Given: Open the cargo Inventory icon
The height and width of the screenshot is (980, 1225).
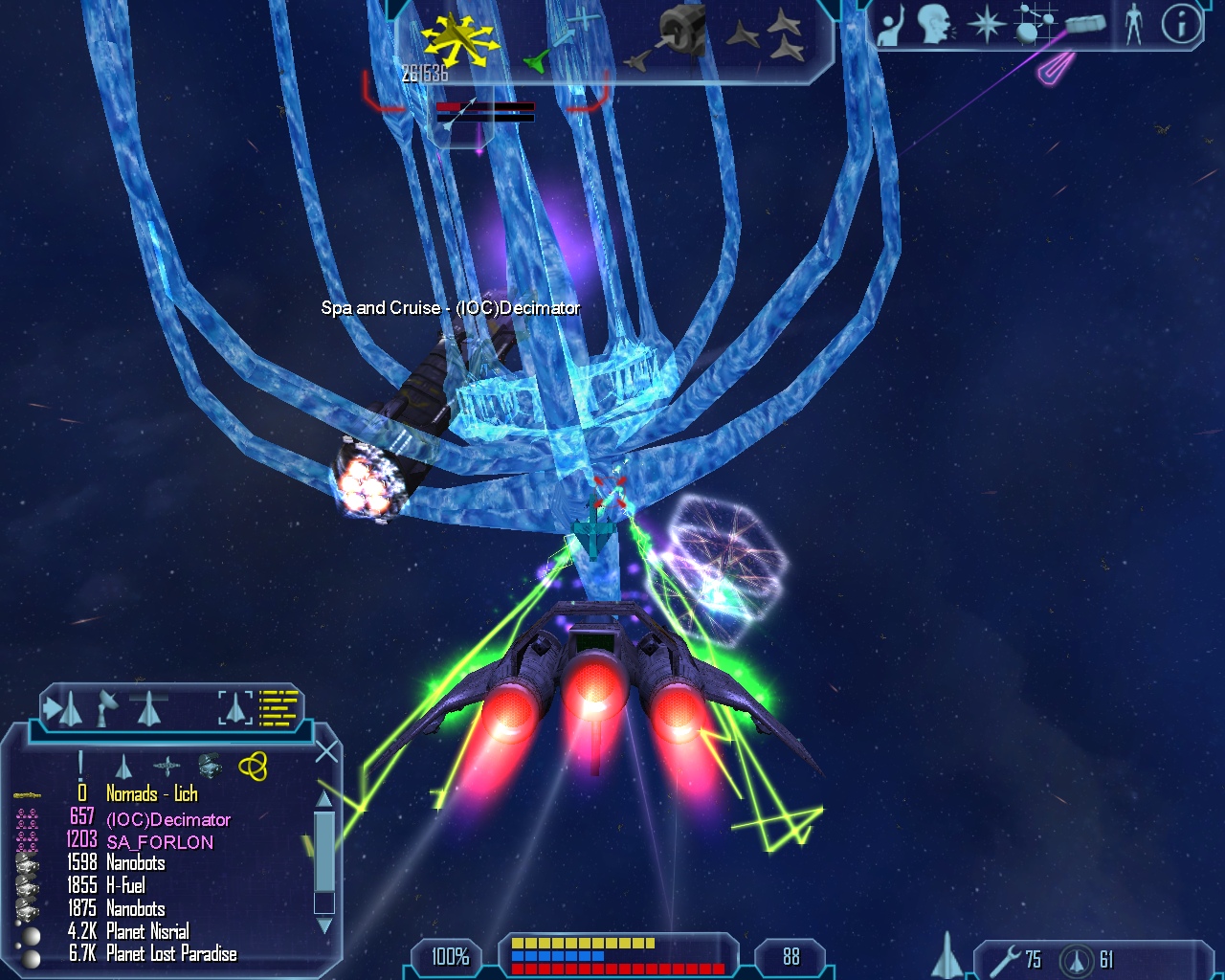Looking at the screenshot, I should (x=1084, y=24).
